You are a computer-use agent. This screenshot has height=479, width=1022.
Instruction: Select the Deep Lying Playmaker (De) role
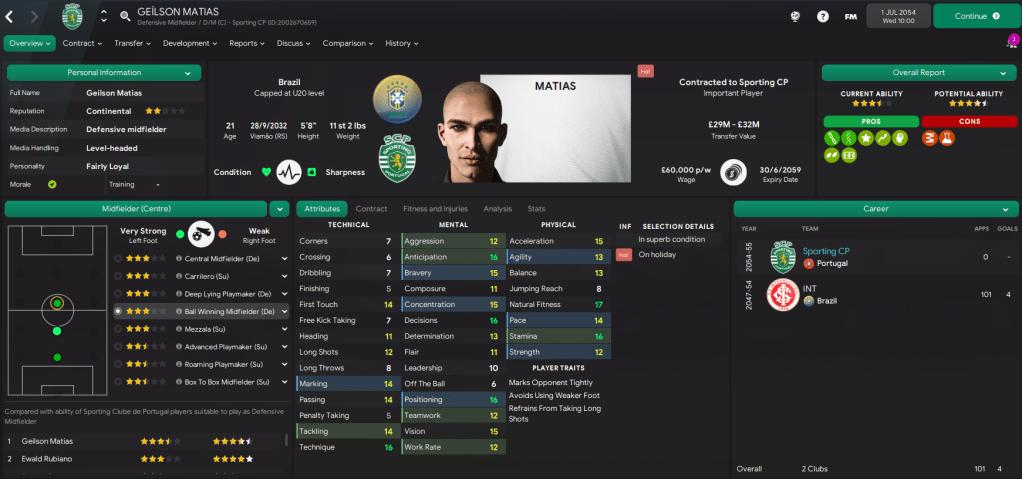[x=228, y=294]
